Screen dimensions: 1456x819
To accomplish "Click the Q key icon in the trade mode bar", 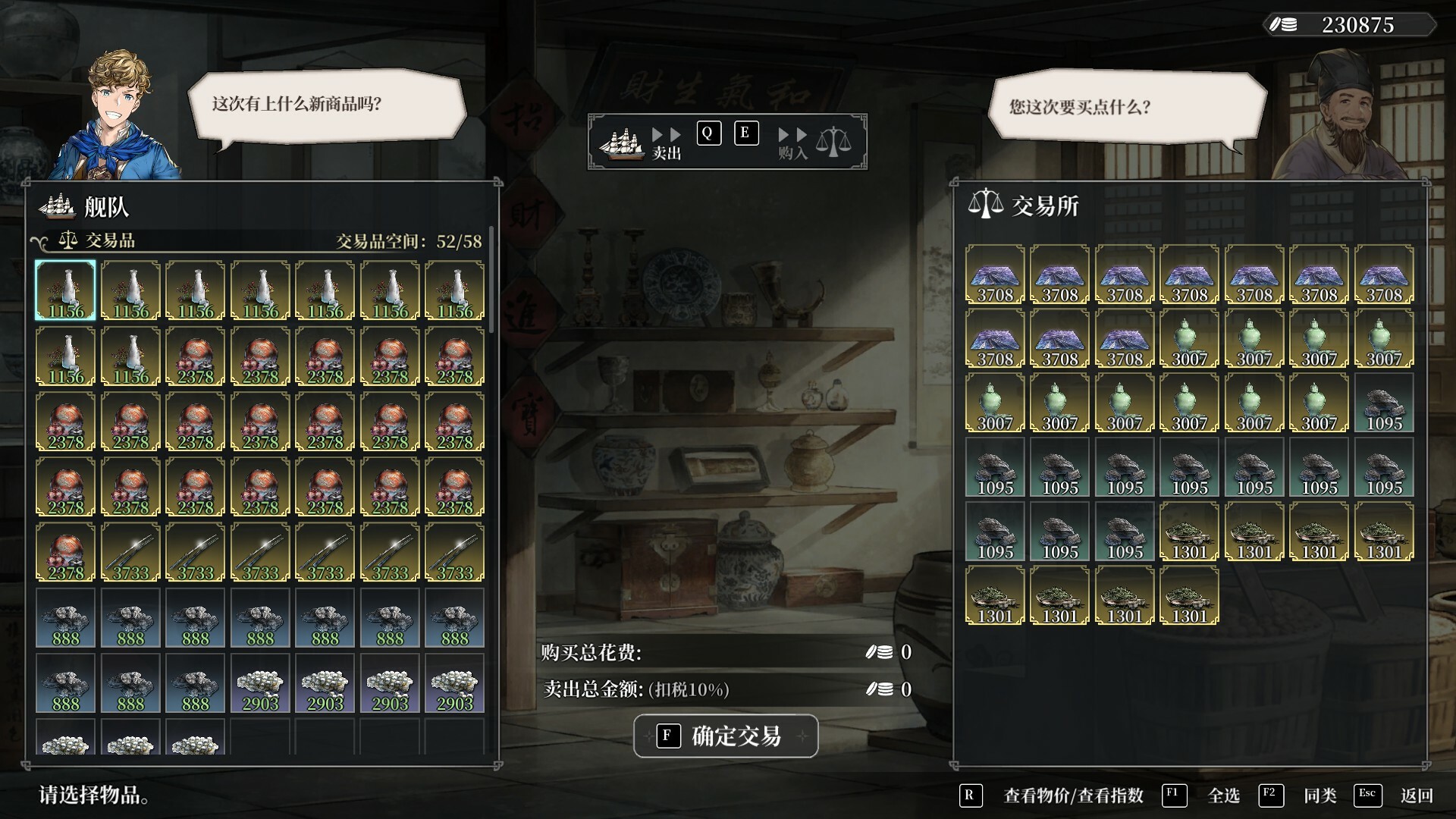I will [708, 132].
